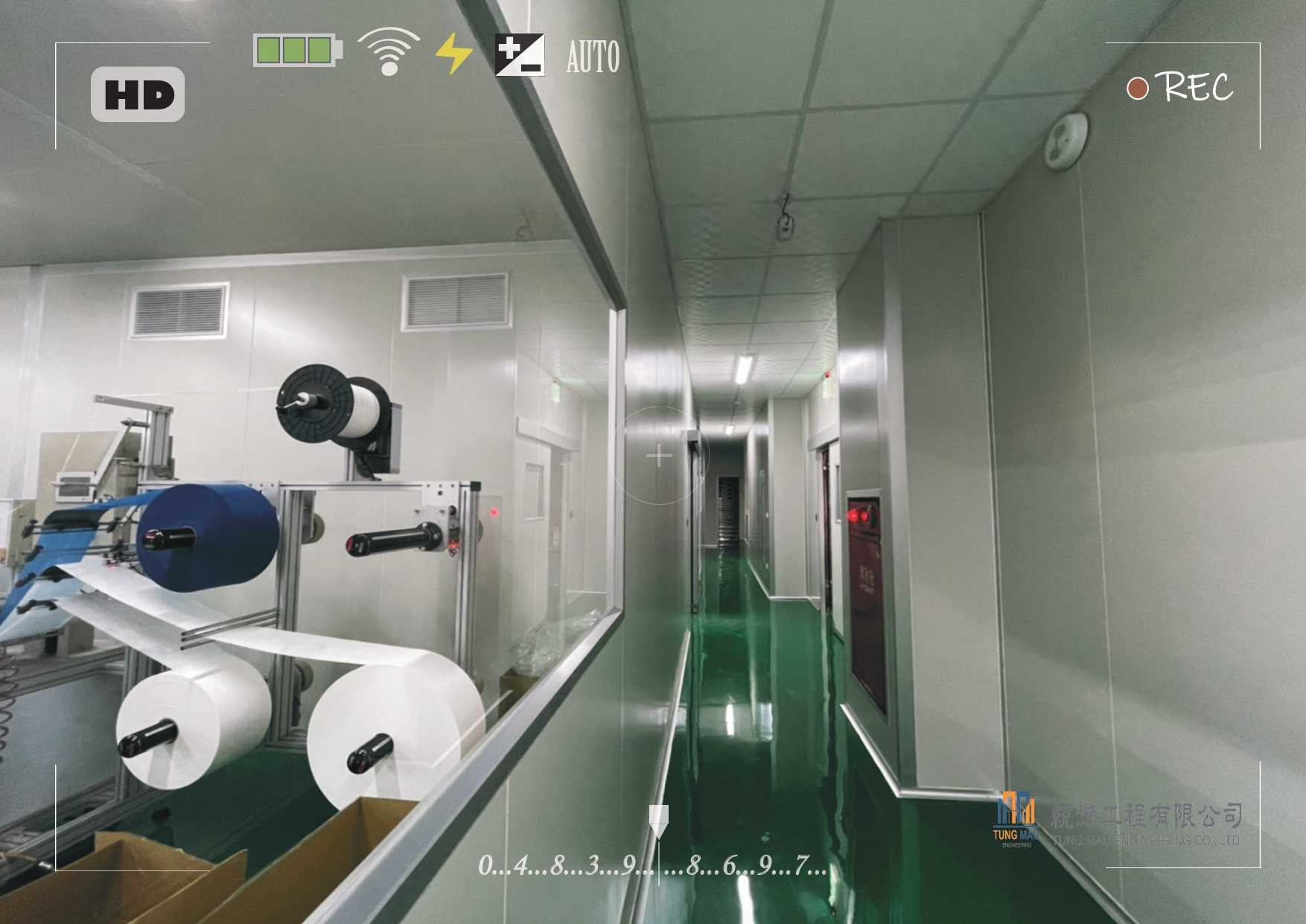Viewport: 1306px width, 924px height.
Task: Toggle the HD quality badge
Action: click(x=138, y=95)
